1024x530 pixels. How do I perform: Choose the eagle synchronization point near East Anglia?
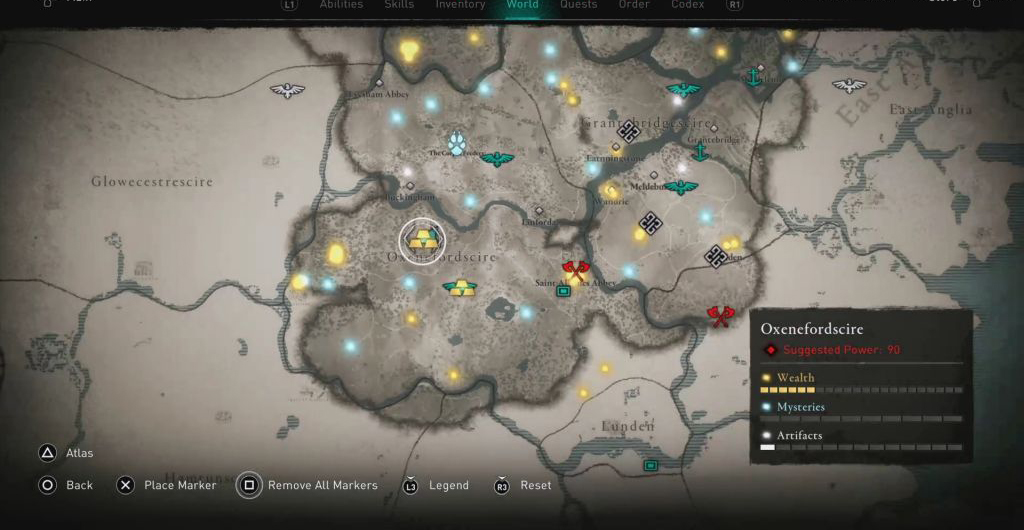pos(849,86)
